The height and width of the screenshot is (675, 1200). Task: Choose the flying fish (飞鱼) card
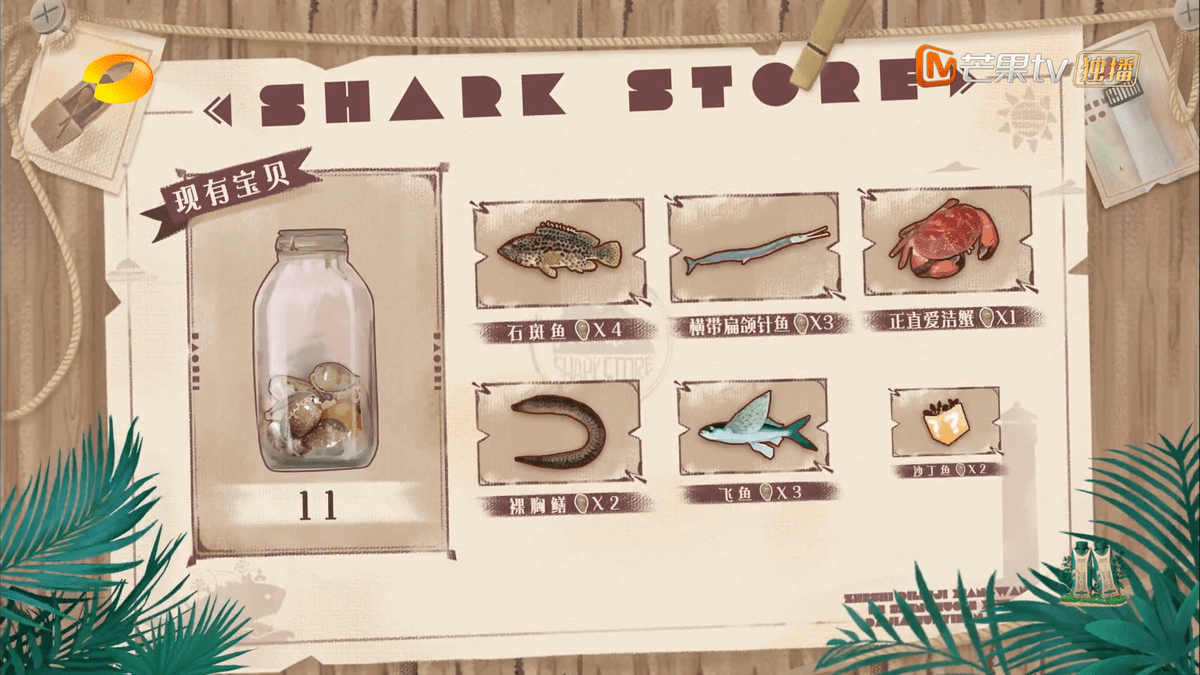pos(753,427)
